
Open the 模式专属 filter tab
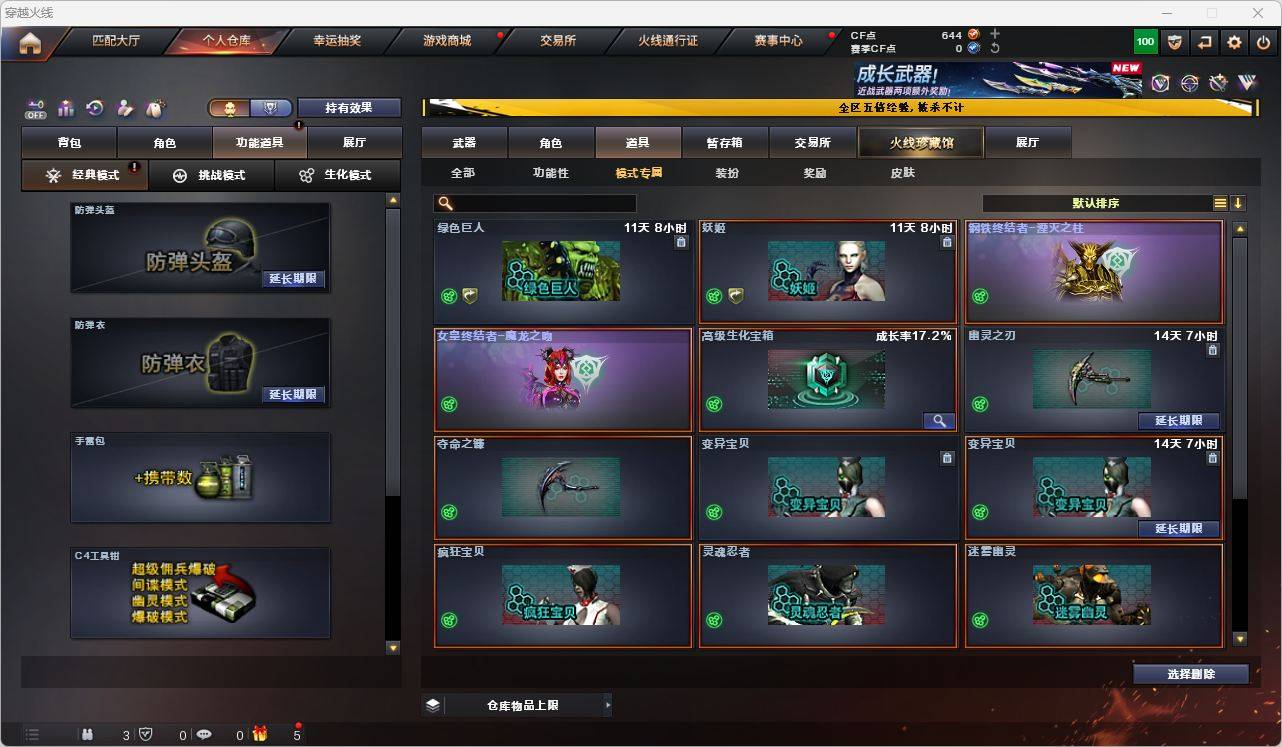tap(640, 172)
